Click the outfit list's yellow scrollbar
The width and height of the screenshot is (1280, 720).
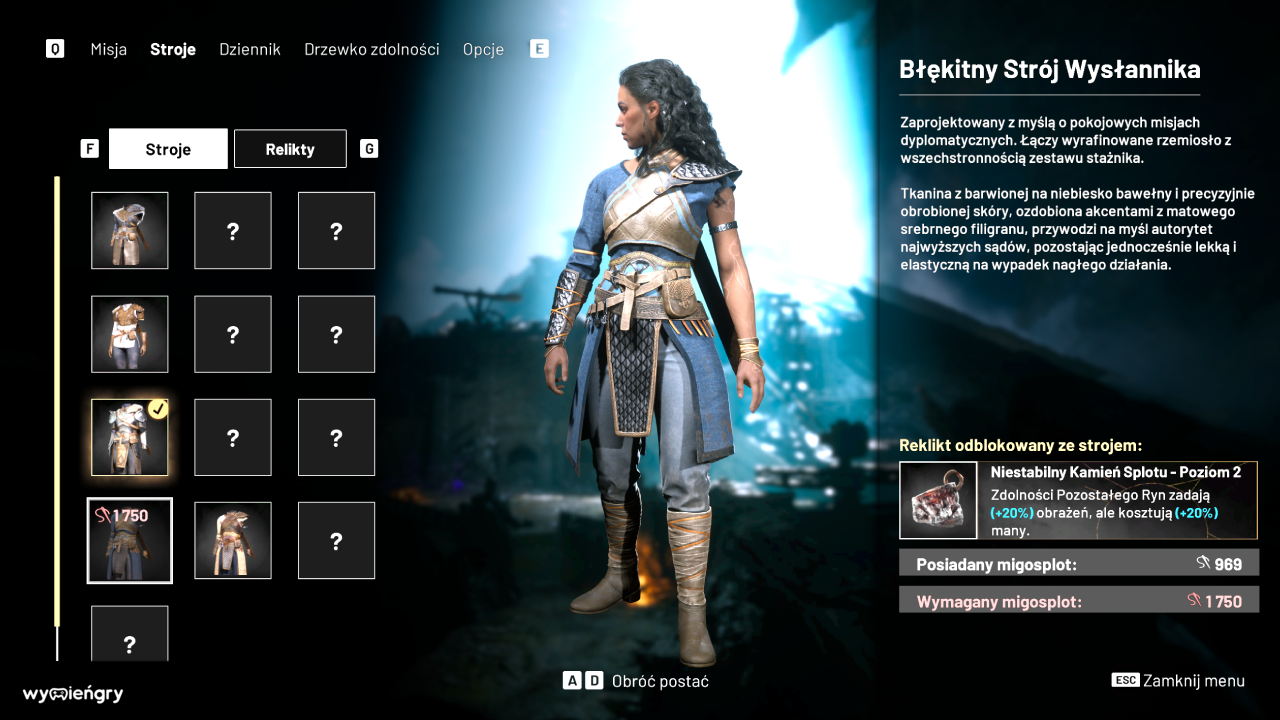pos(57,400)
